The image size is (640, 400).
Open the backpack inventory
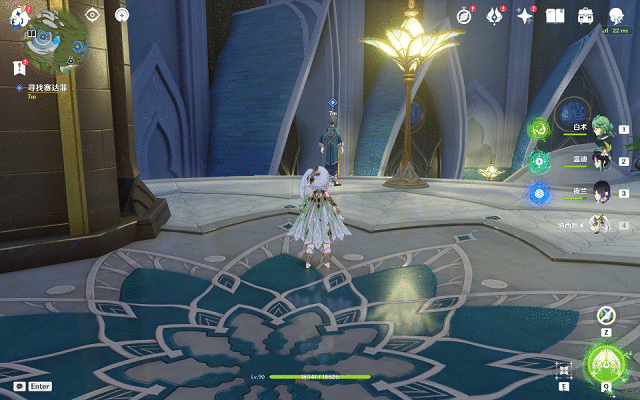pyautogui.click(x=586, y=16)
